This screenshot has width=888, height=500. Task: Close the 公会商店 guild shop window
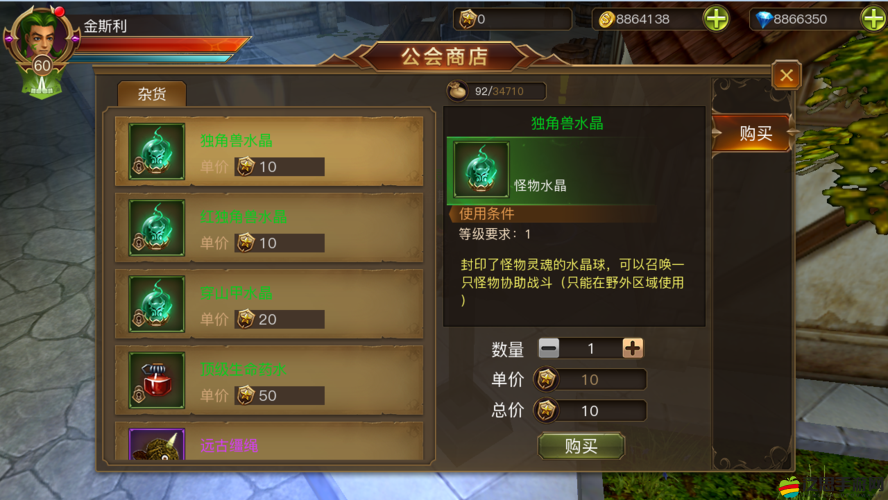786,75
